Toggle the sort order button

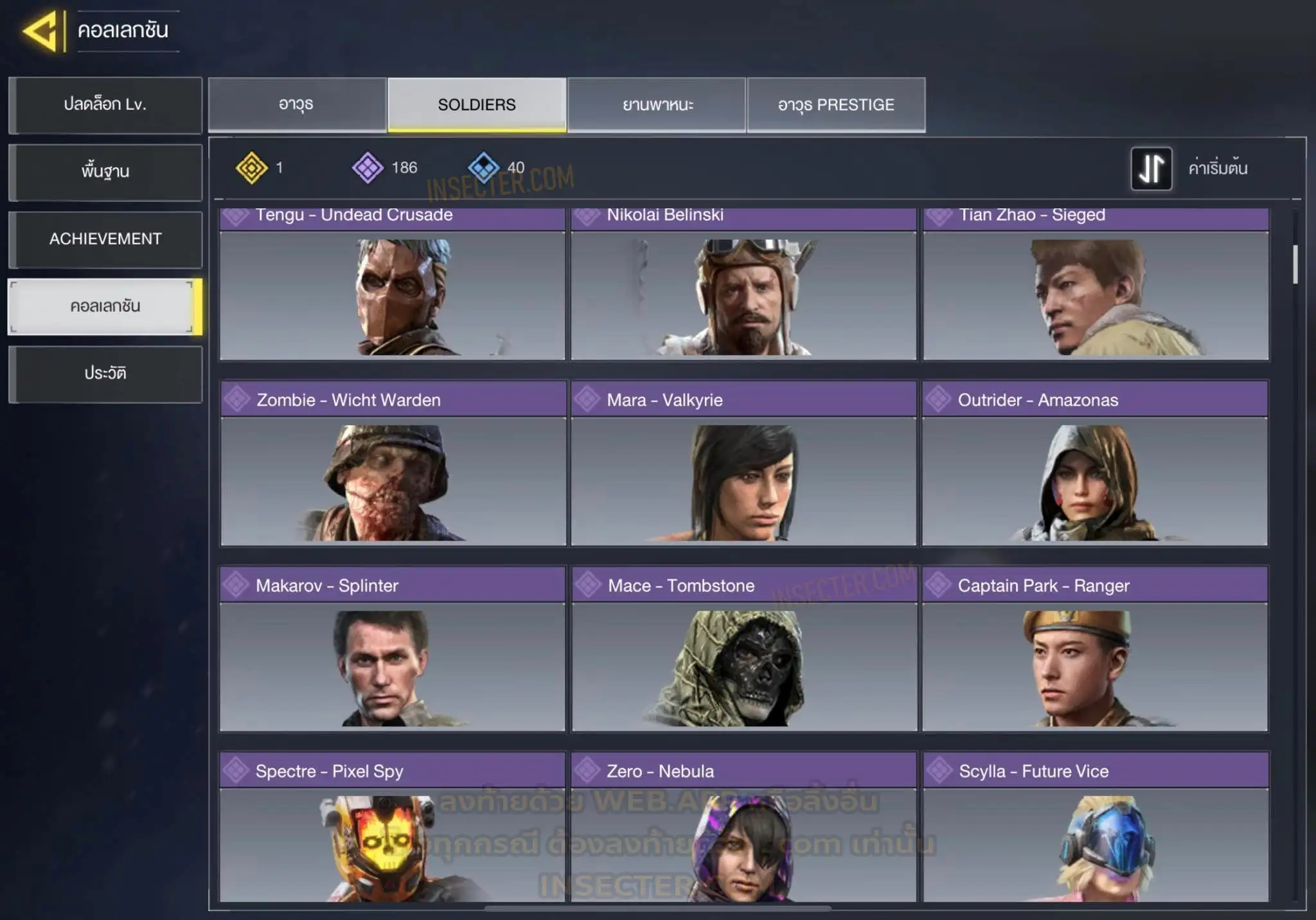(x=1151, y=168)
